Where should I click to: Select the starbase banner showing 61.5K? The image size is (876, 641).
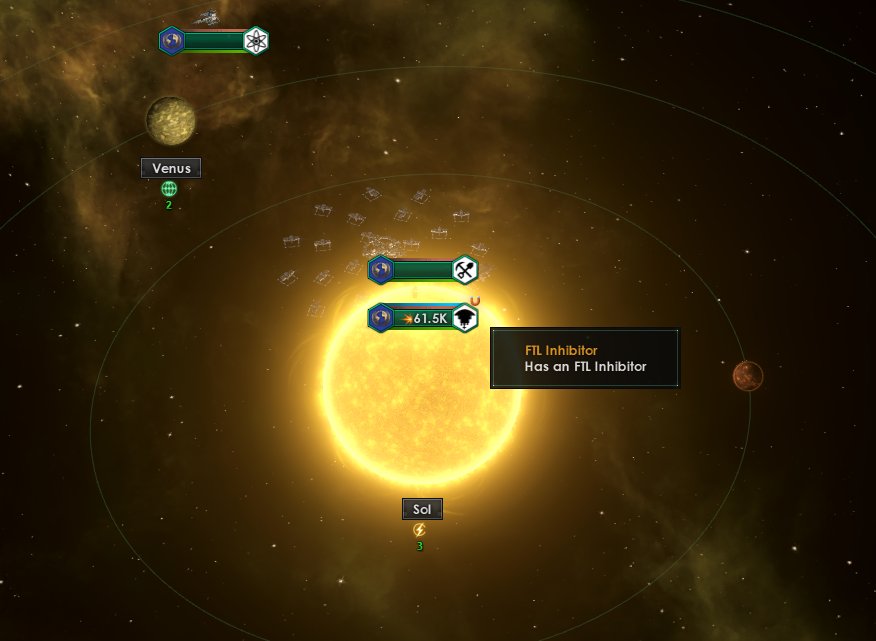click(x=423, y=318)
